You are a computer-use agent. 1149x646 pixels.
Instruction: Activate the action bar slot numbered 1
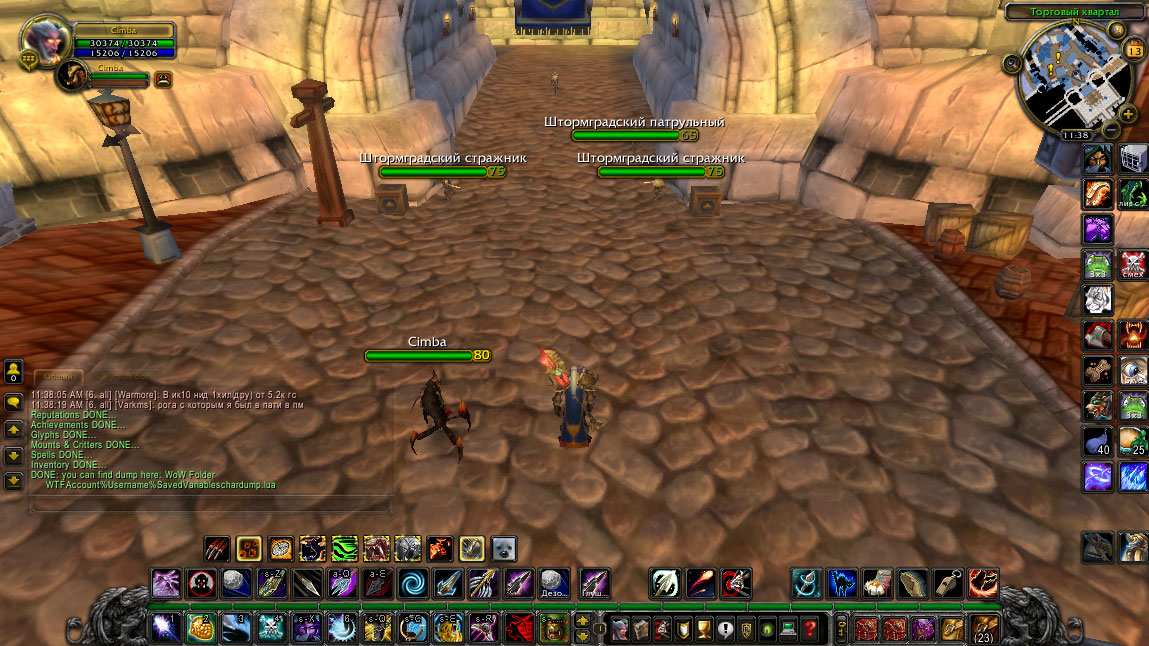pos(165,629)
